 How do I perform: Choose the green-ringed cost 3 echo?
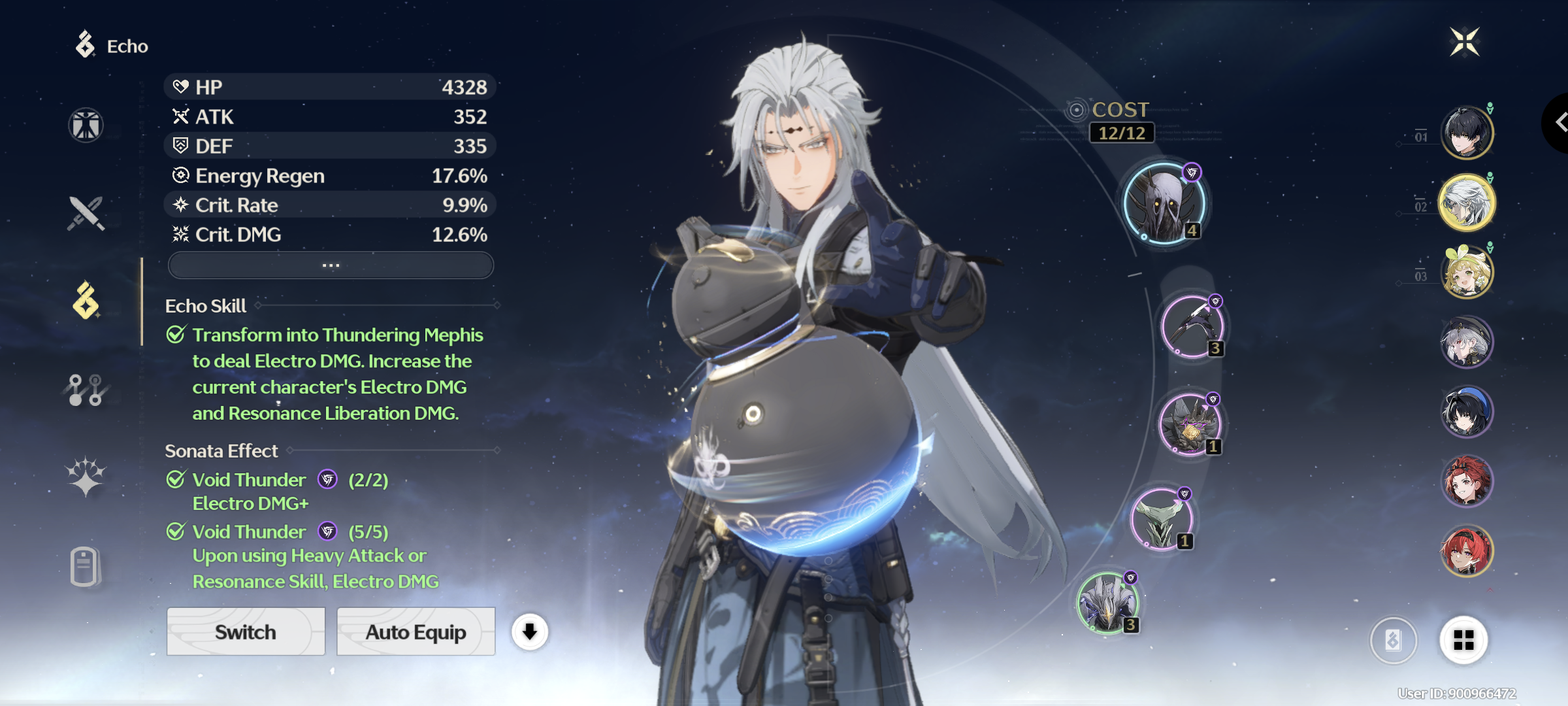click(1108, 603)
